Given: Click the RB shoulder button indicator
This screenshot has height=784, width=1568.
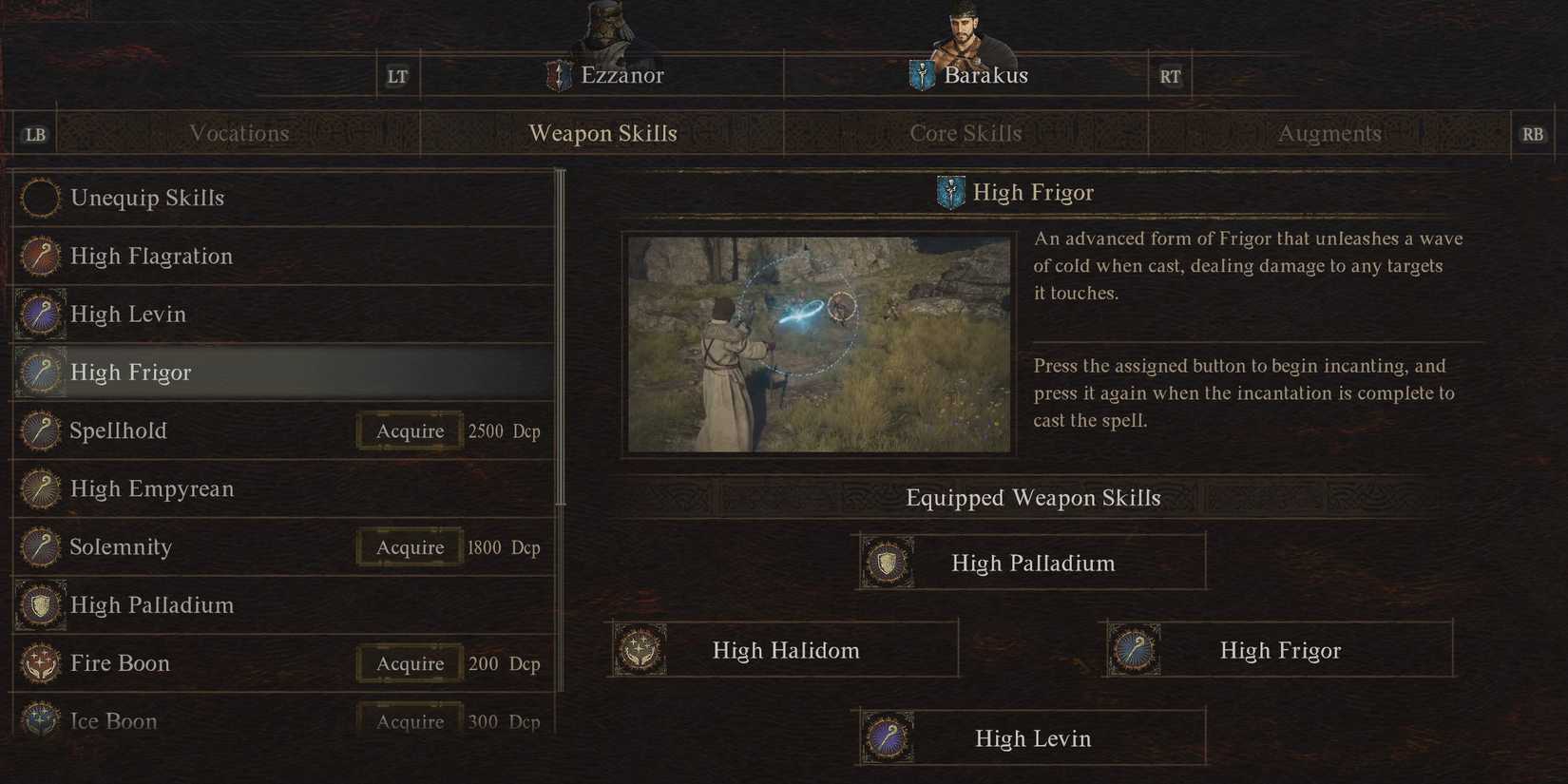Looking at the screenshot, I should pos(1532,134).
